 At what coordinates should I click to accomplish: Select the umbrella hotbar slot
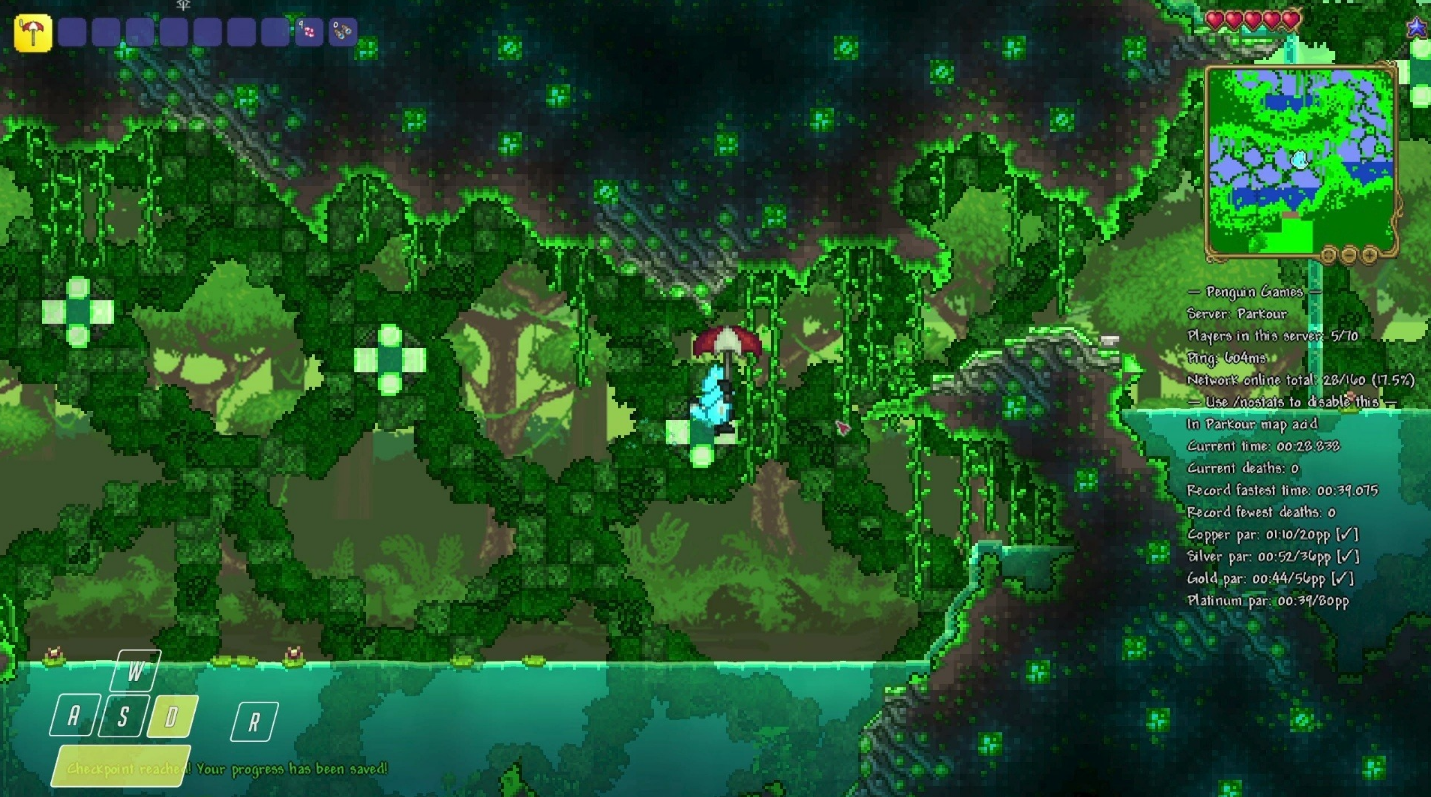click(33, 33)
